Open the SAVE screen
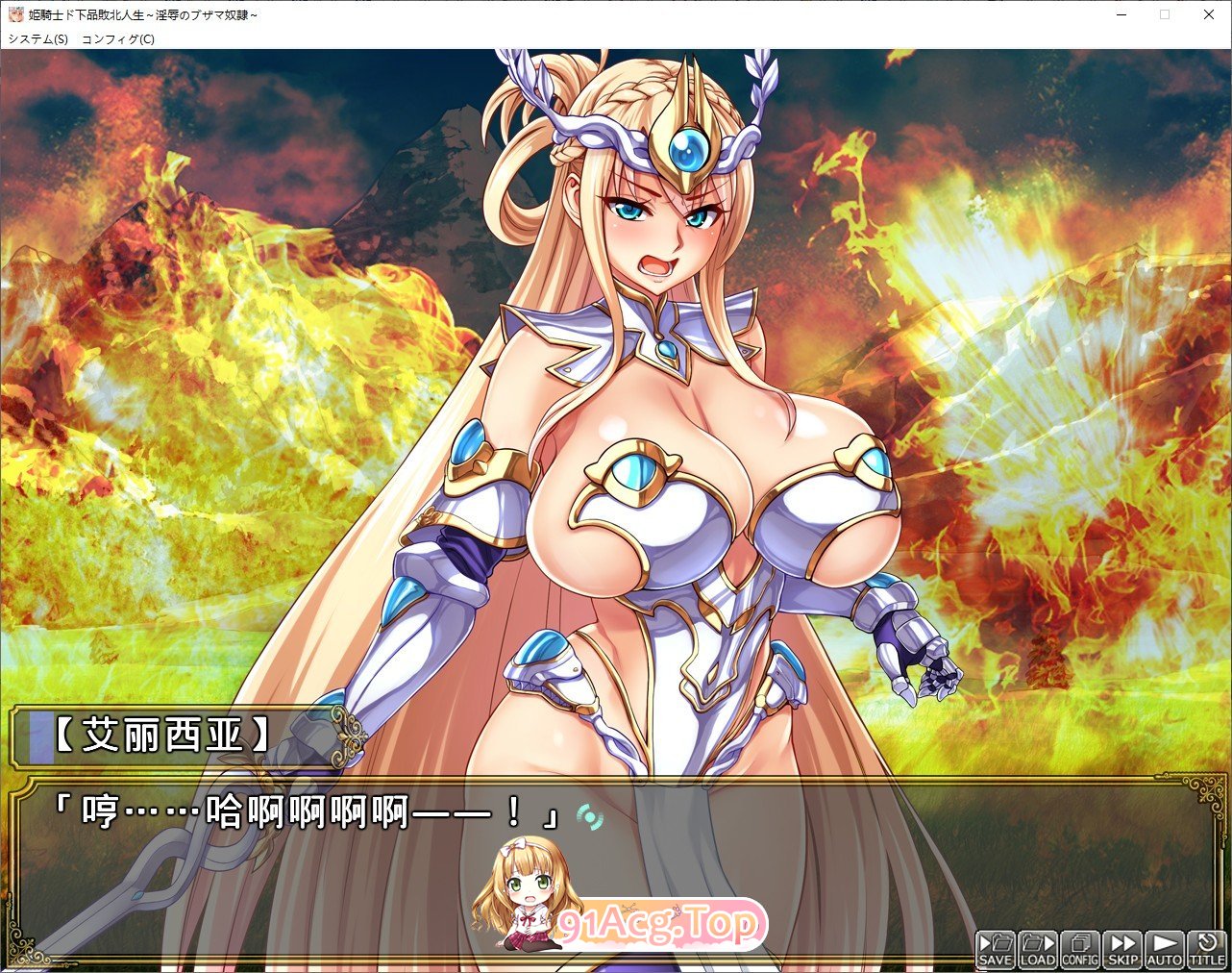1232x973 pixels. (995, 950)
